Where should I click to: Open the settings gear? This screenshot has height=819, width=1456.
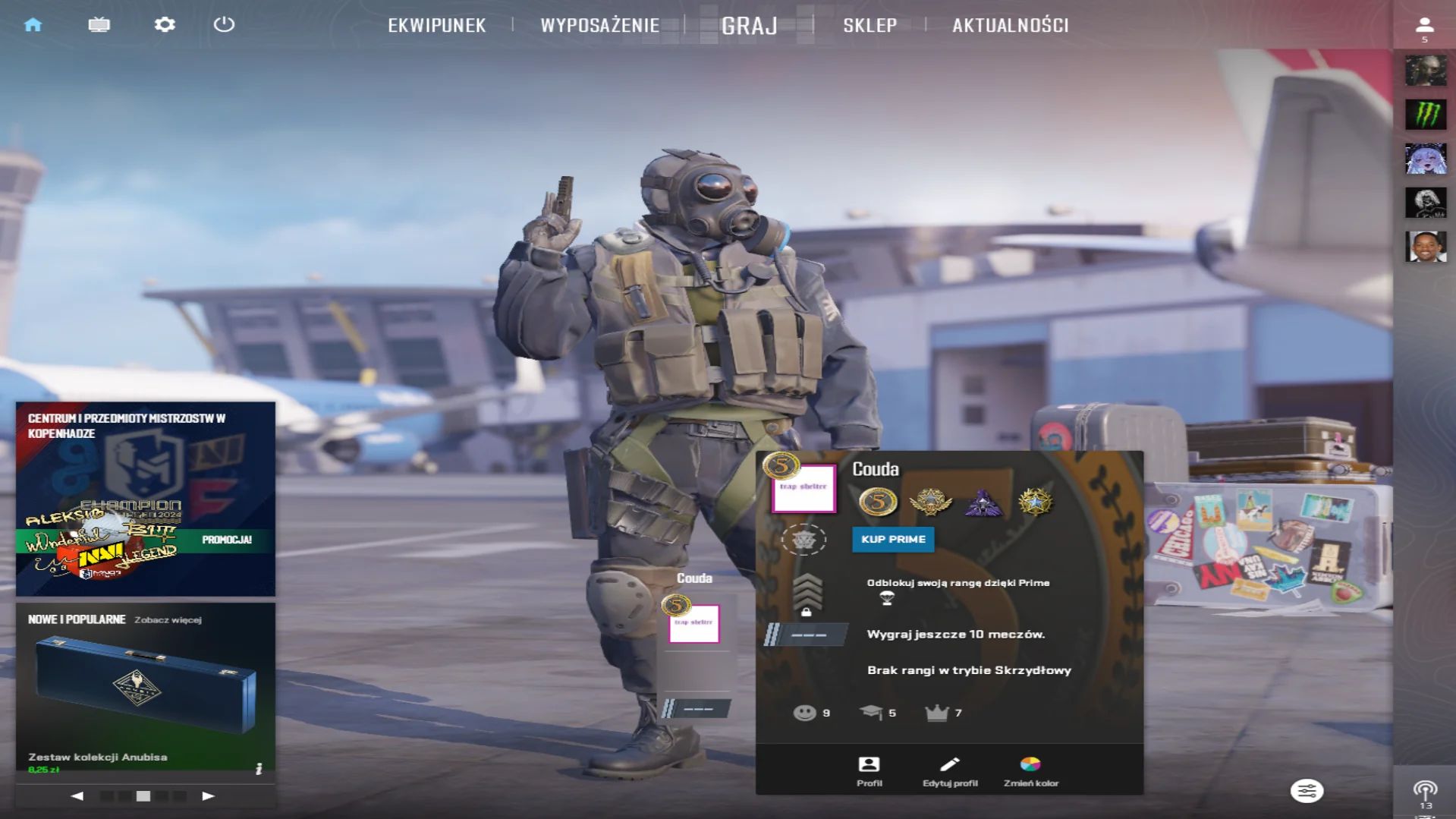(165, 25)
